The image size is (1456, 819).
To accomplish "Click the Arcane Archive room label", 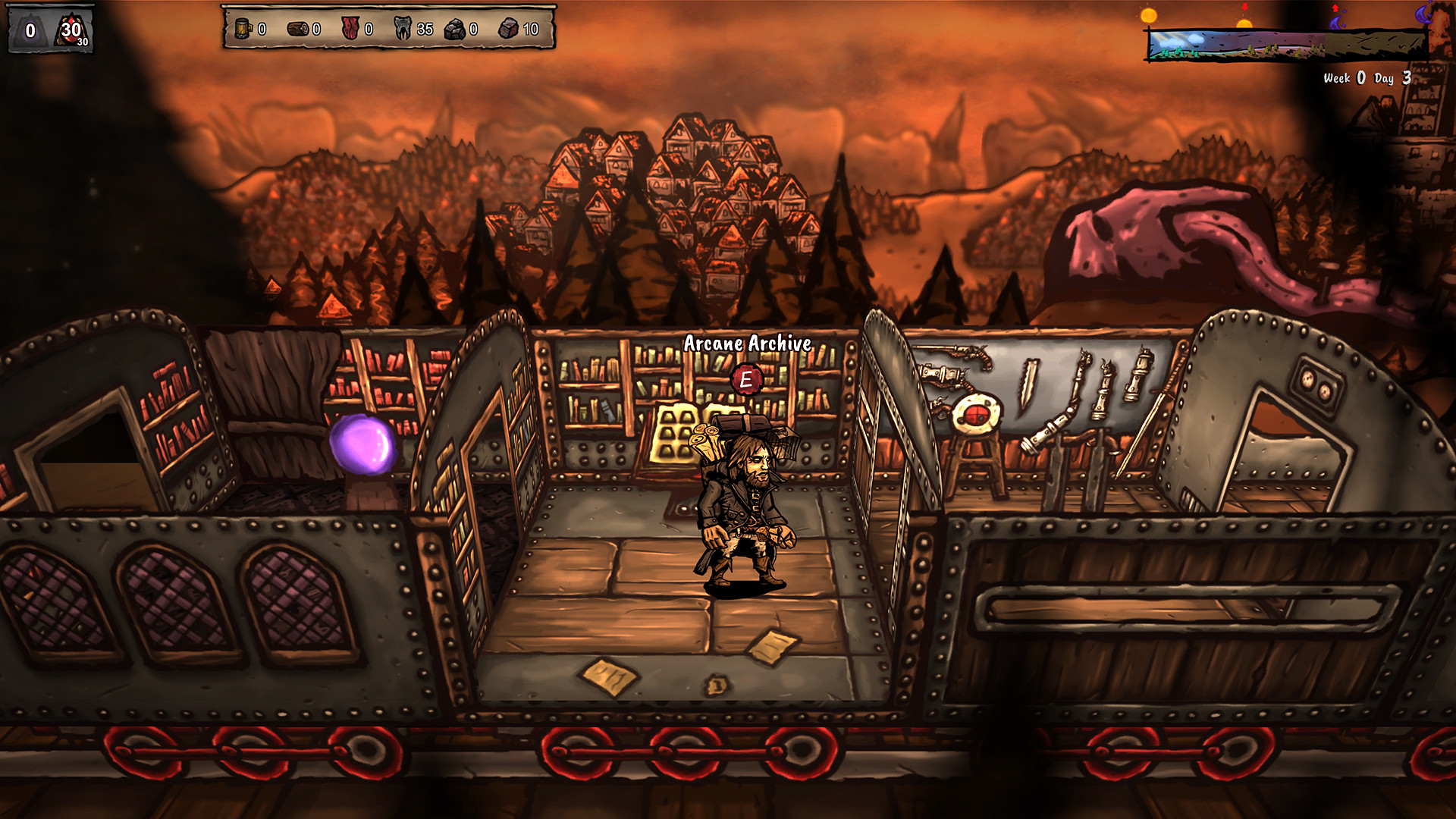I will click(x=747, y=343).
